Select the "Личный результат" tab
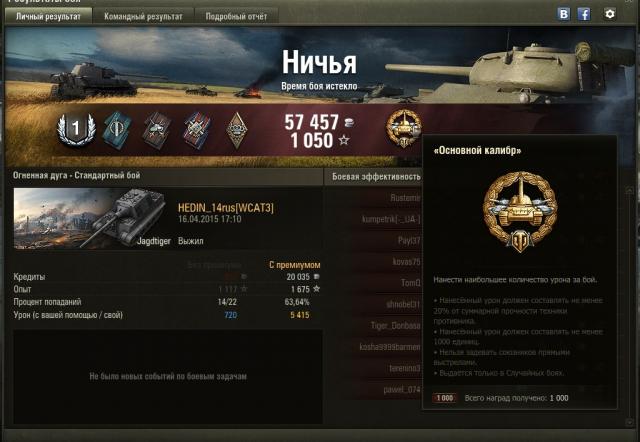This screenshot has height=442, width=640. pyautogui.click(x=49, y=17)
